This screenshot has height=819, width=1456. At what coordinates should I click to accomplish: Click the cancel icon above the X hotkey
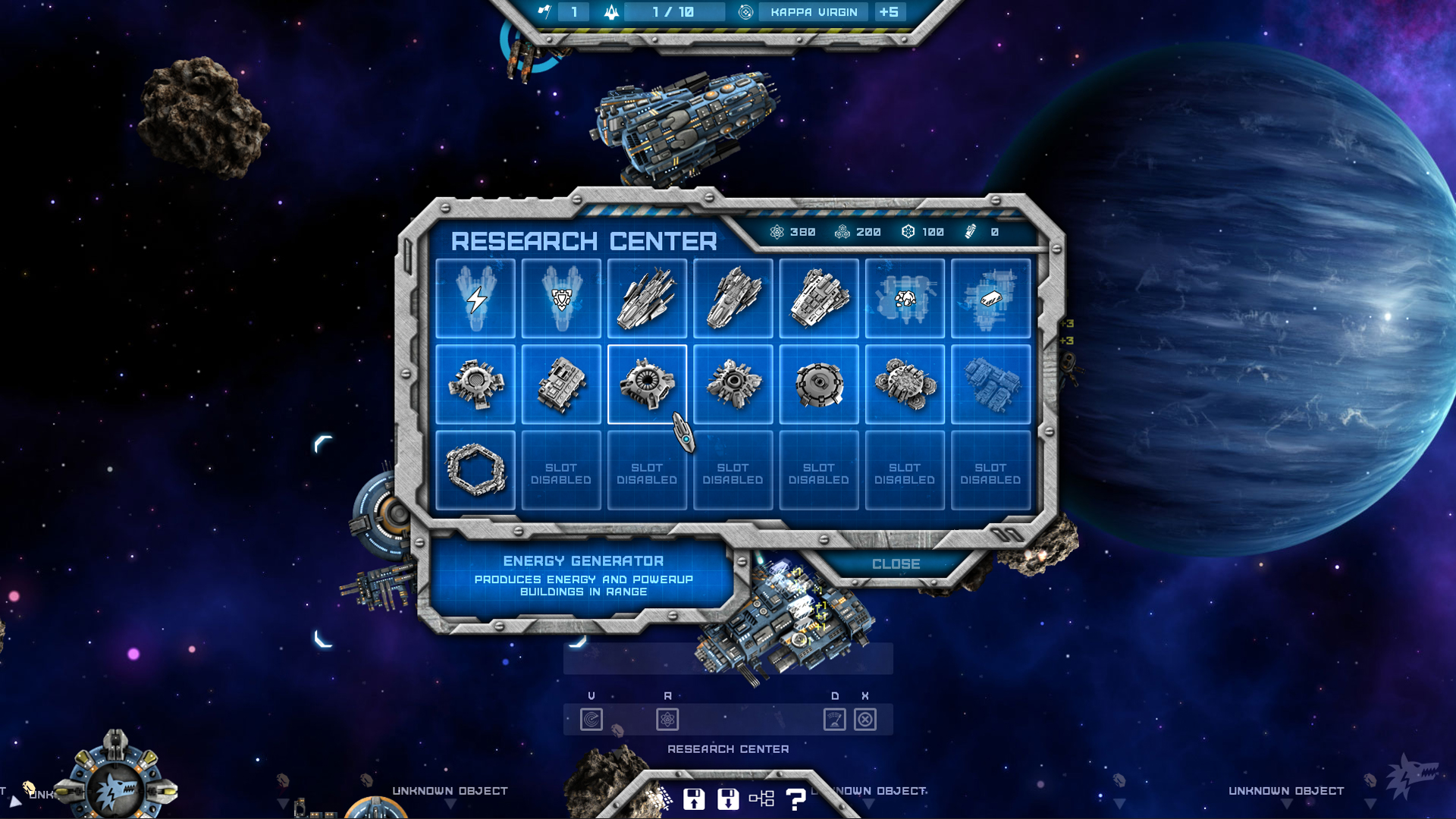tap(864, 720)
